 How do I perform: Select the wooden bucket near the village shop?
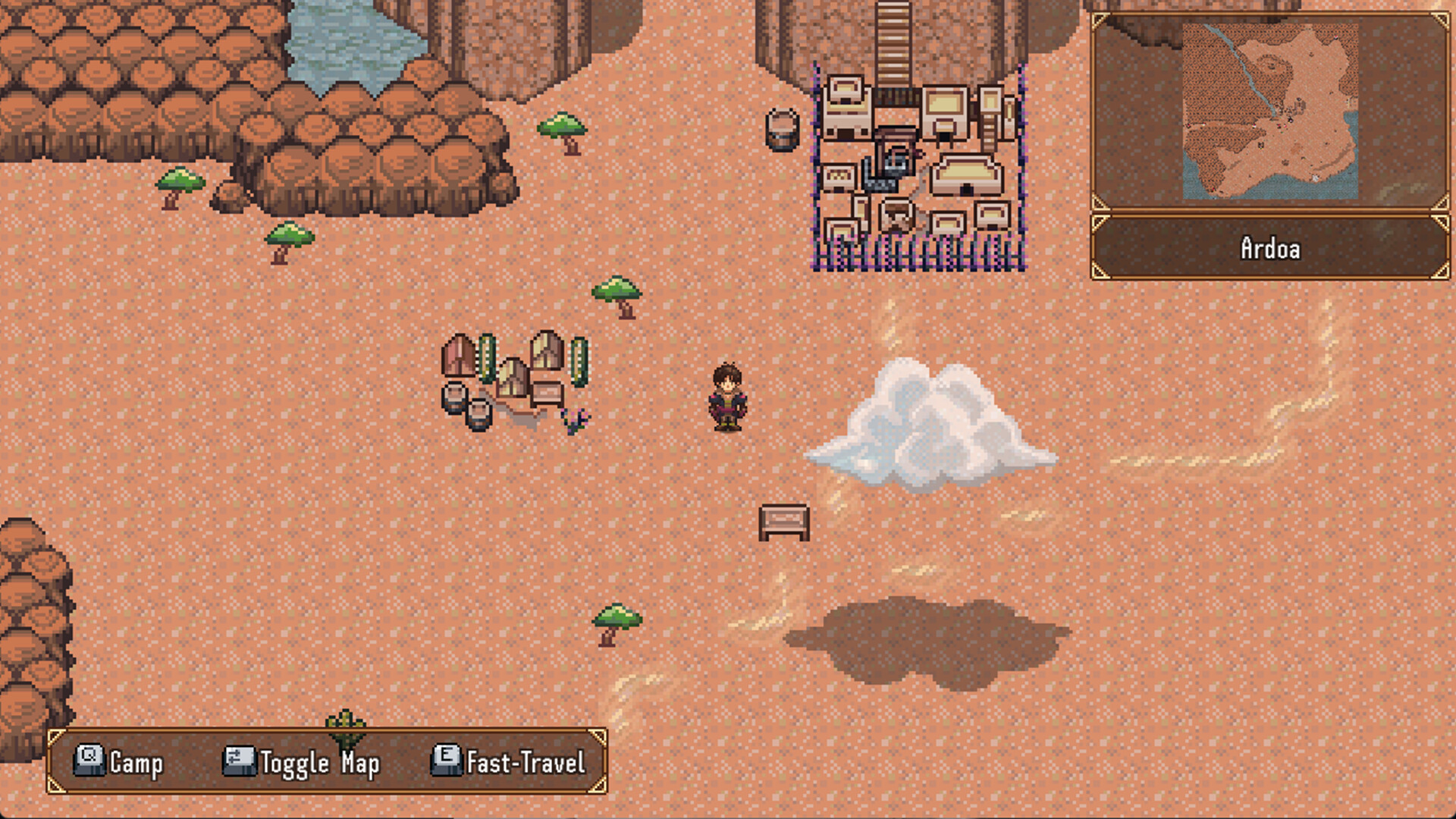[780, 129]
